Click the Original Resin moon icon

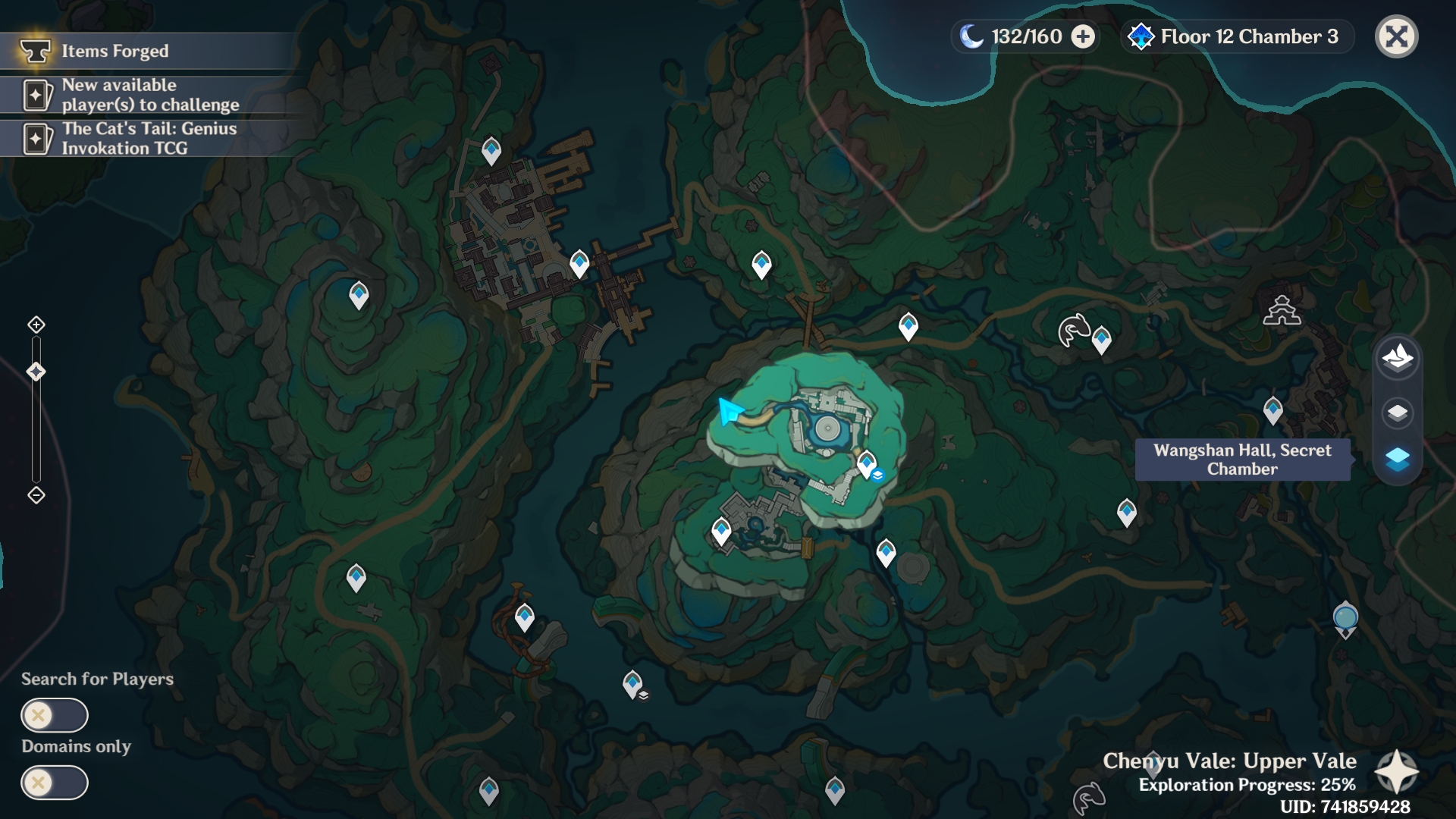tap(971, 35)
